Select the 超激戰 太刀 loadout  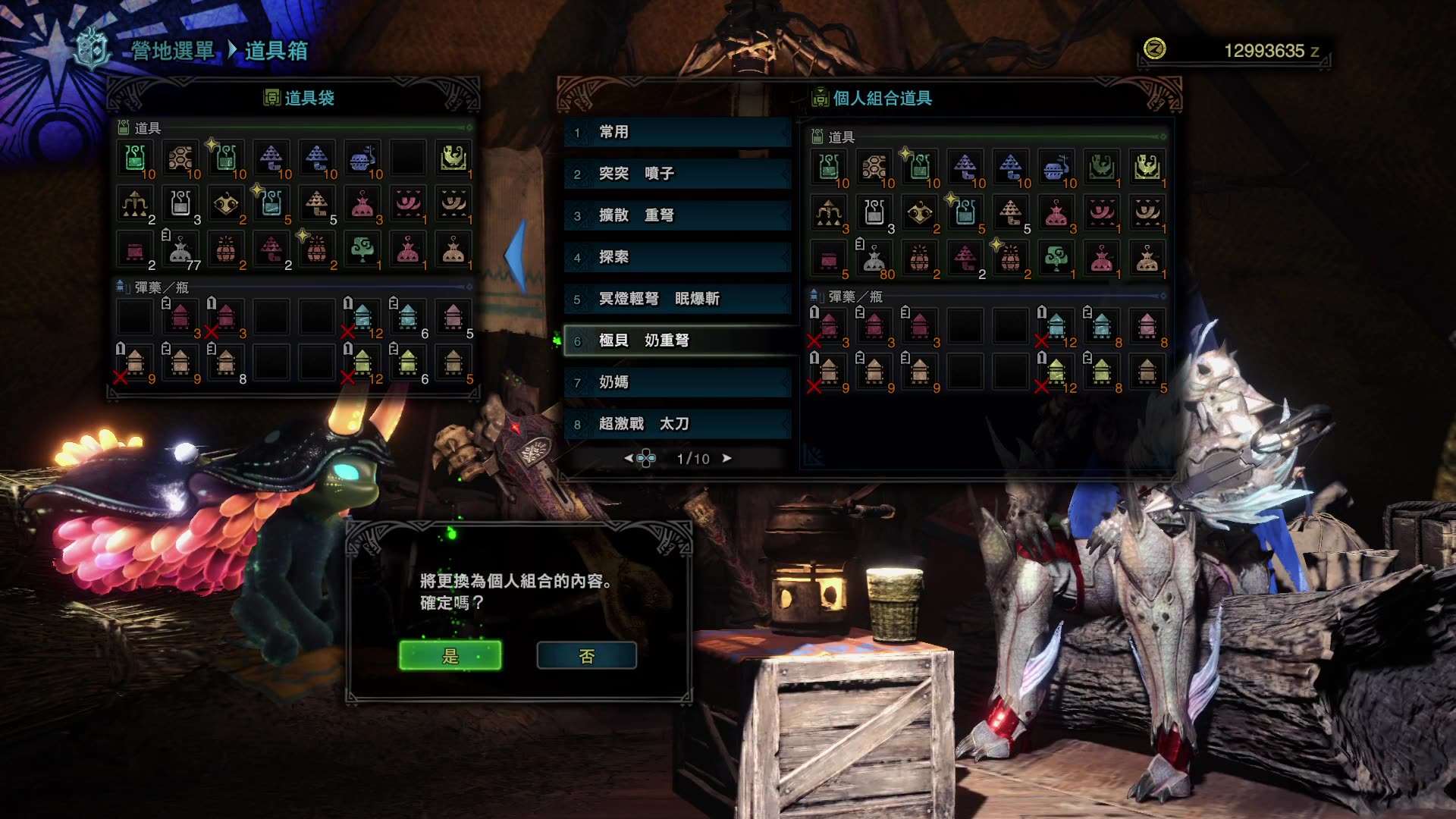[x=677, y=424]
